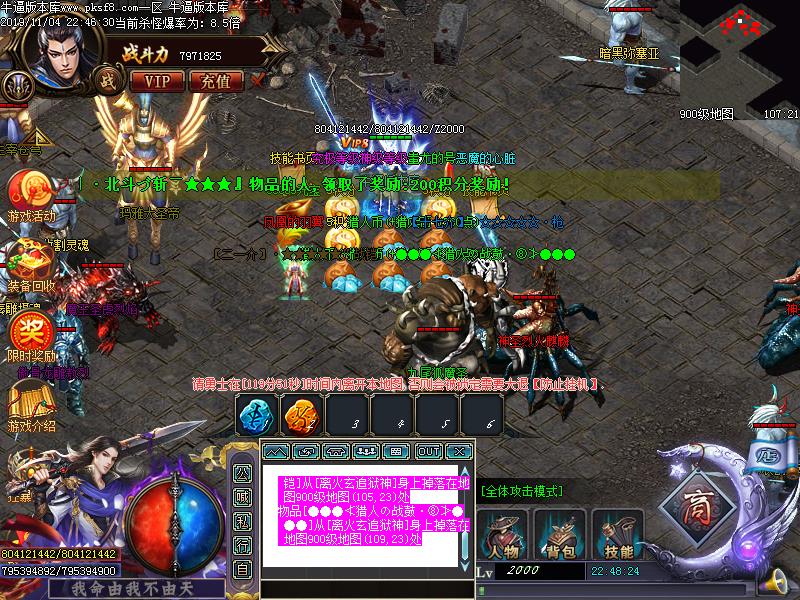Screen dimensions: 800x600
Task: Open 装备回收 equipment recycle chest
Action: (31, 261)
